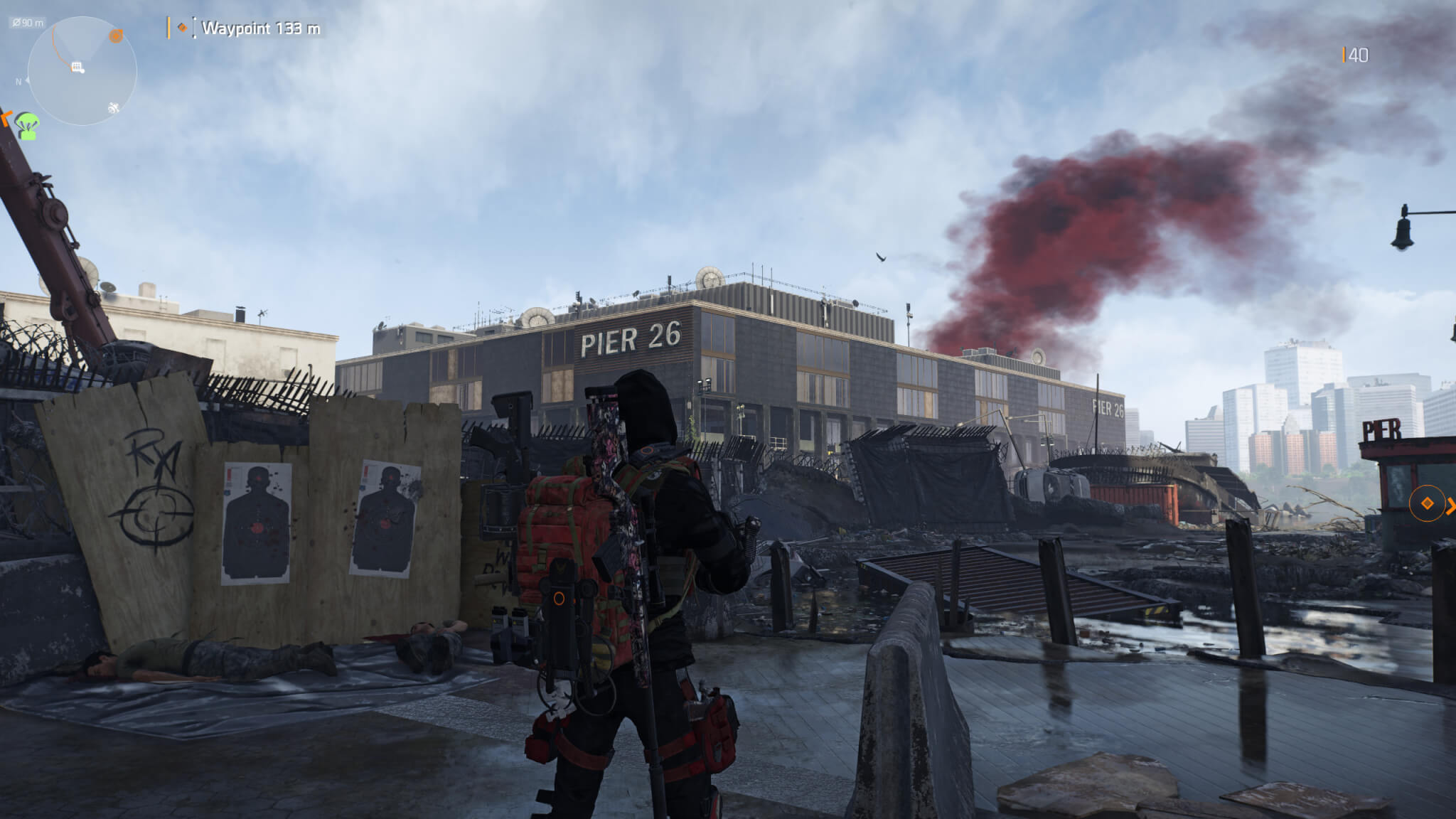Viewport: 1456px width, 819px height.
Task: Open the circular minimap
Action: [82, 71]
